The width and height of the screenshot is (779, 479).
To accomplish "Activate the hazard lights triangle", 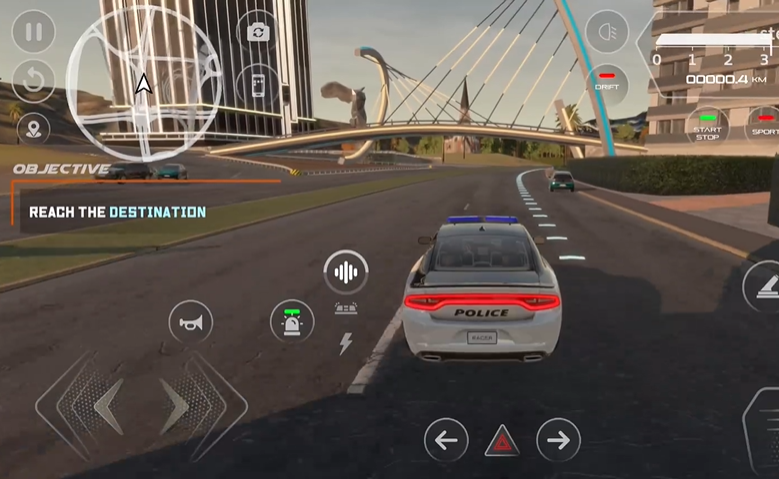I will tap(502, 441).
